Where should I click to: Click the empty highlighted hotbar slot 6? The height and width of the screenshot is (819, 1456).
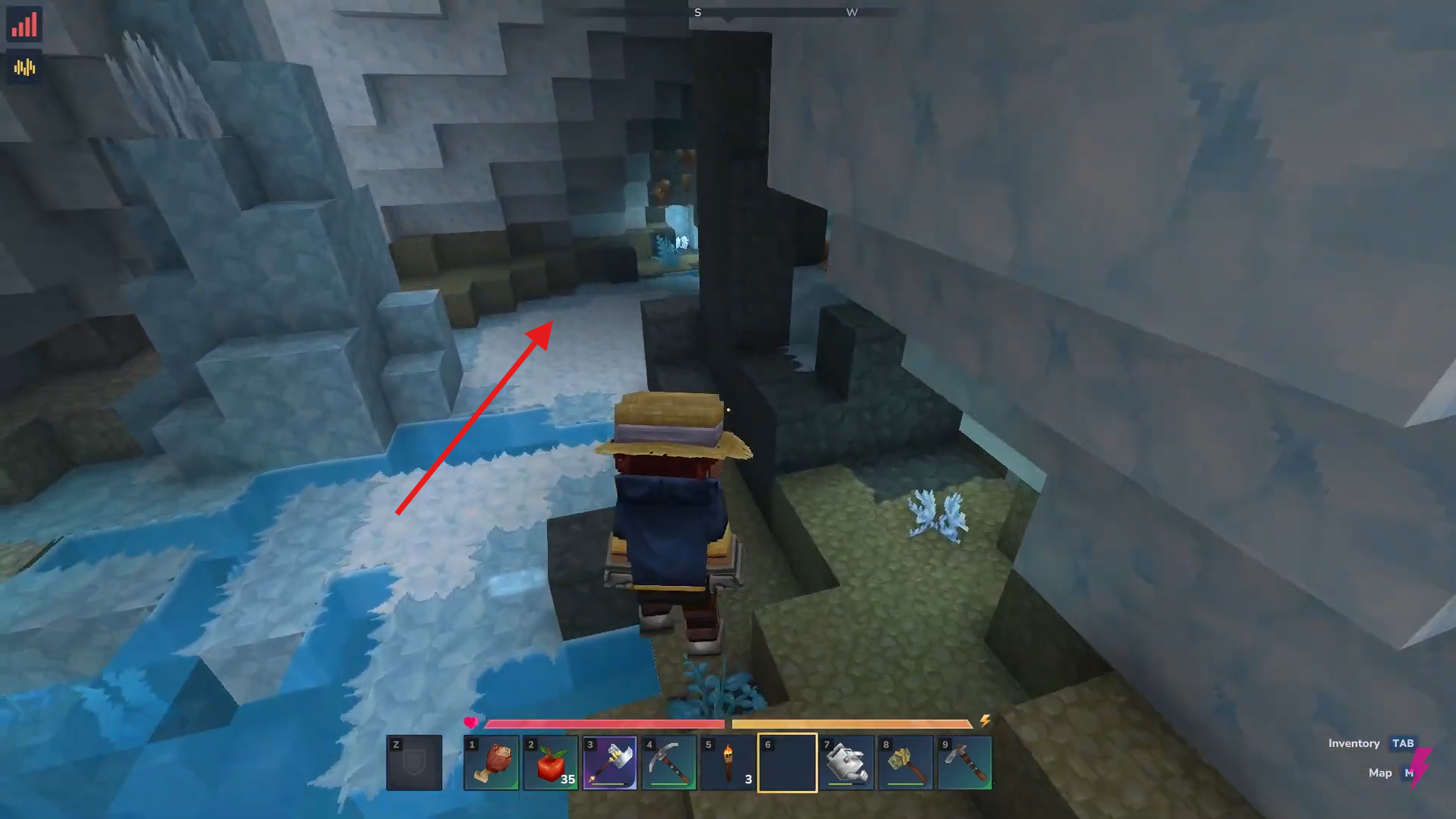click(x=787, y=763)
